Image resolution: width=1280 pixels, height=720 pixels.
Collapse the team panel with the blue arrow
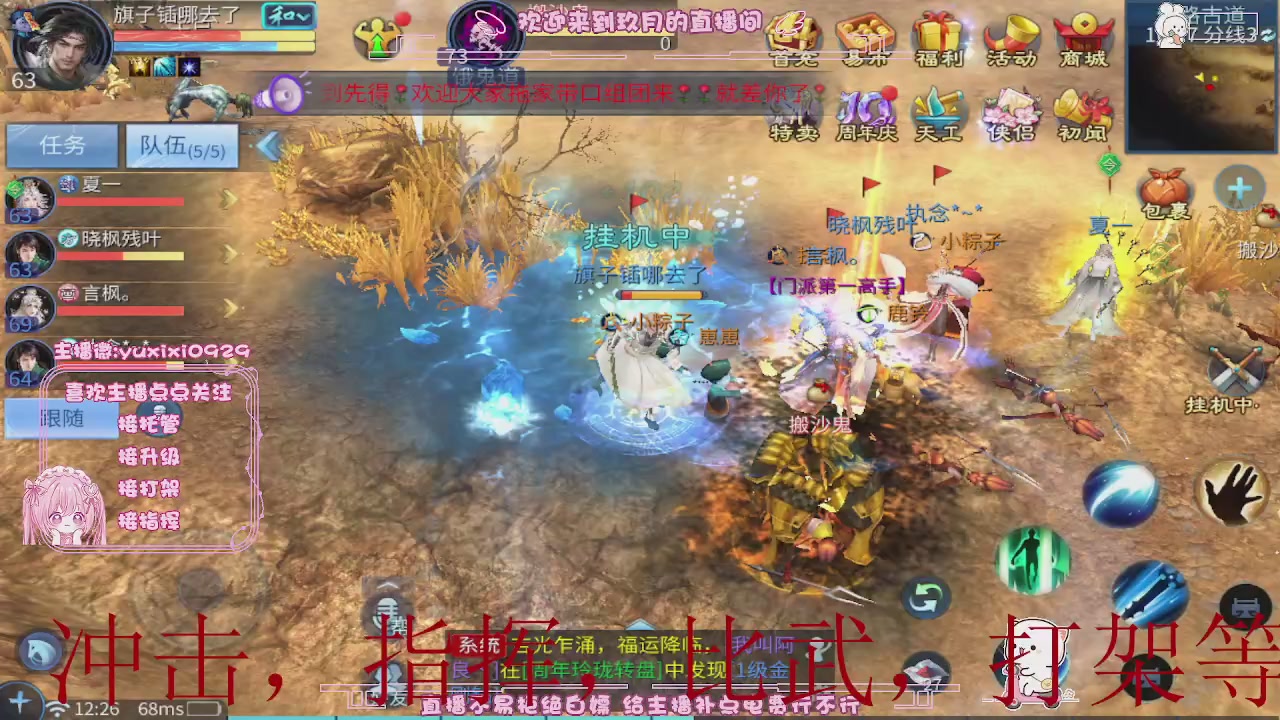coord(268,146)
